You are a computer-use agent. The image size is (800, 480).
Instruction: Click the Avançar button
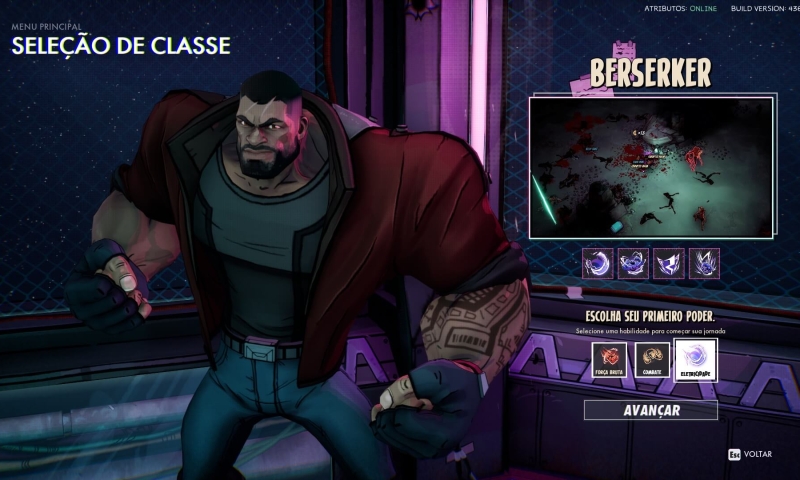[651, 410]
